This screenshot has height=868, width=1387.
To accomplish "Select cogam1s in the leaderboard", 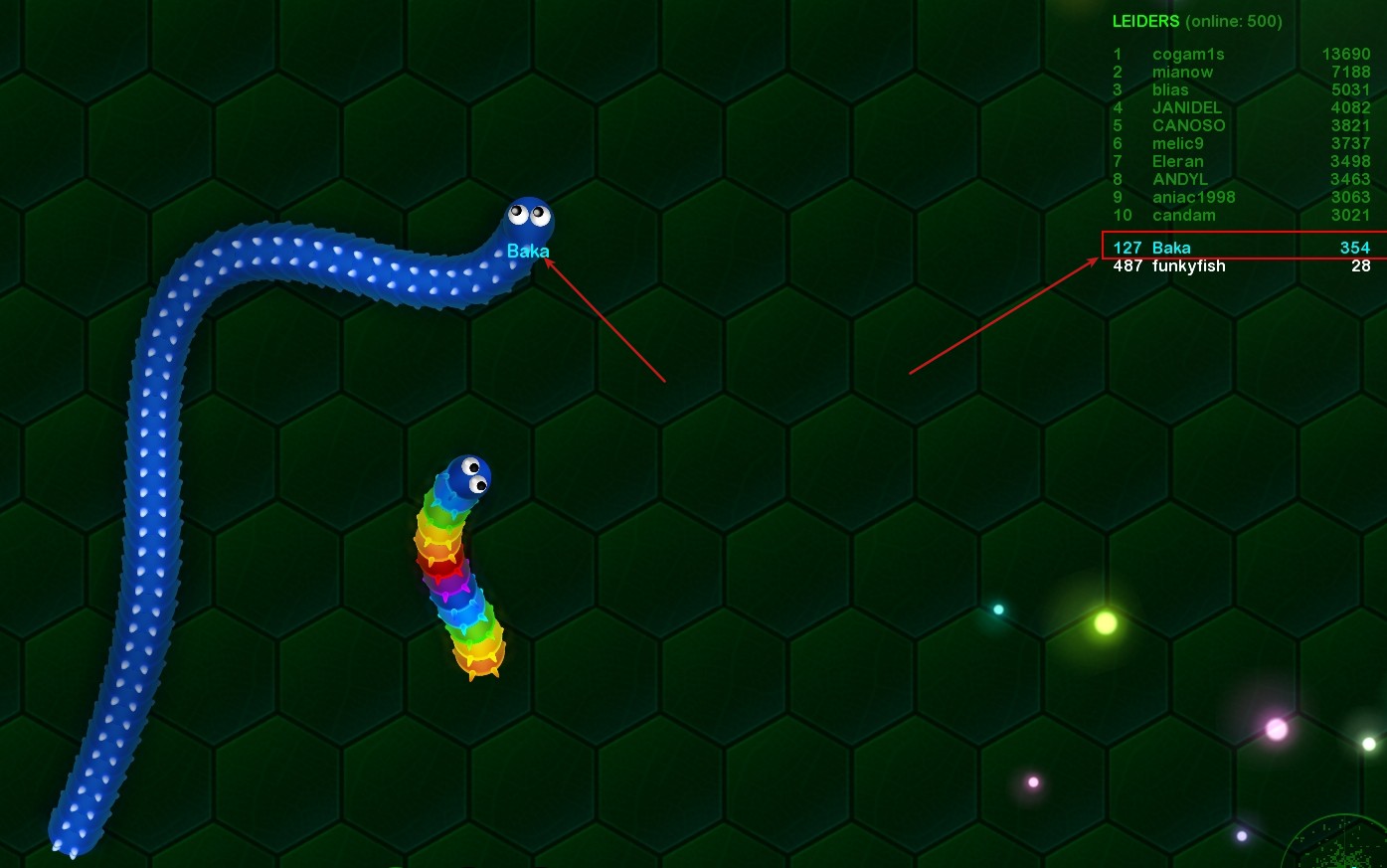I will (1188, 54).
